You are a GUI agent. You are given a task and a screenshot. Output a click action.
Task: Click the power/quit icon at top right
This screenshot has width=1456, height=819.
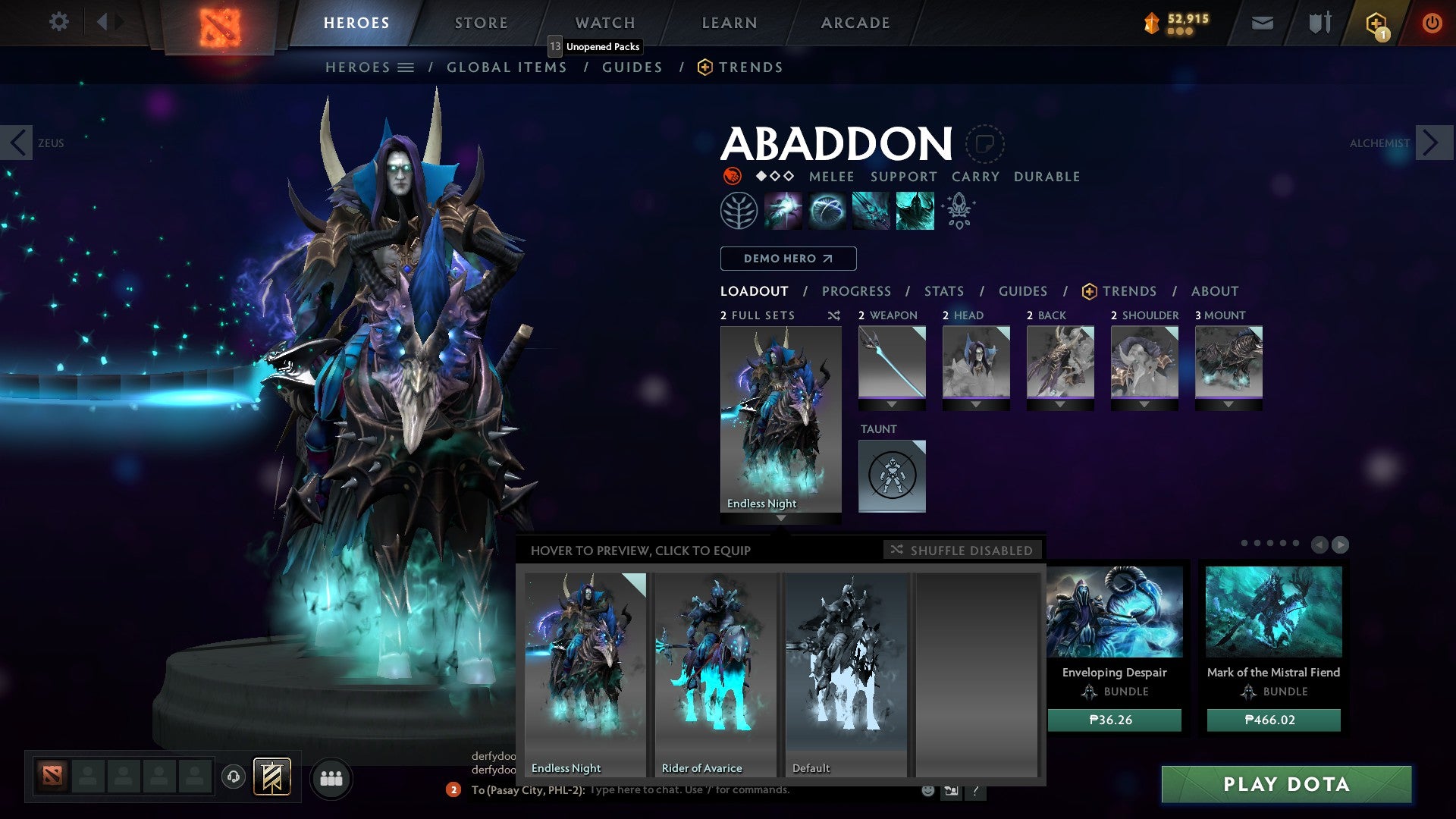coord(1432,22)
